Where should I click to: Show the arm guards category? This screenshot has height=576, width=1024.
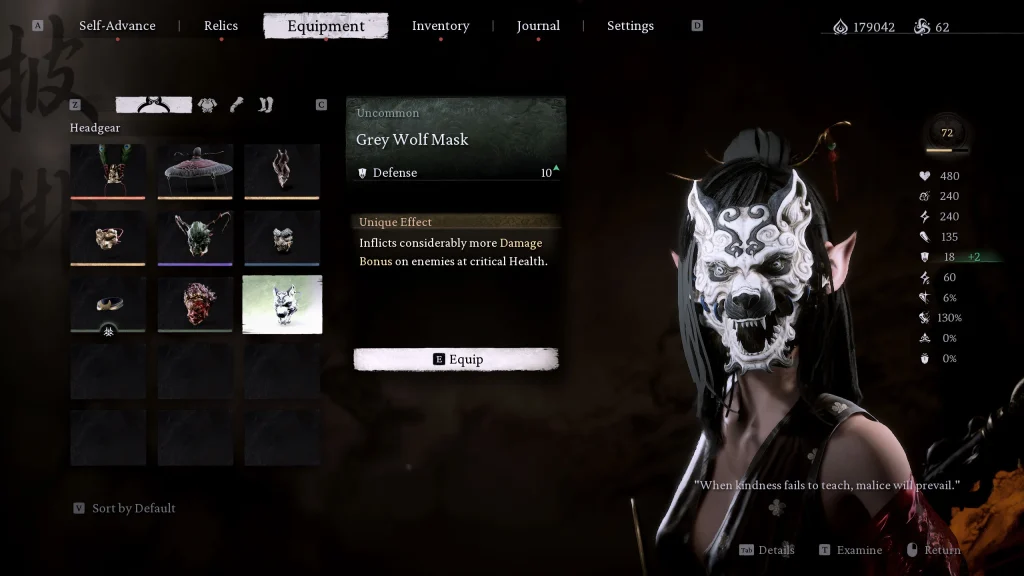click(237, 104)
